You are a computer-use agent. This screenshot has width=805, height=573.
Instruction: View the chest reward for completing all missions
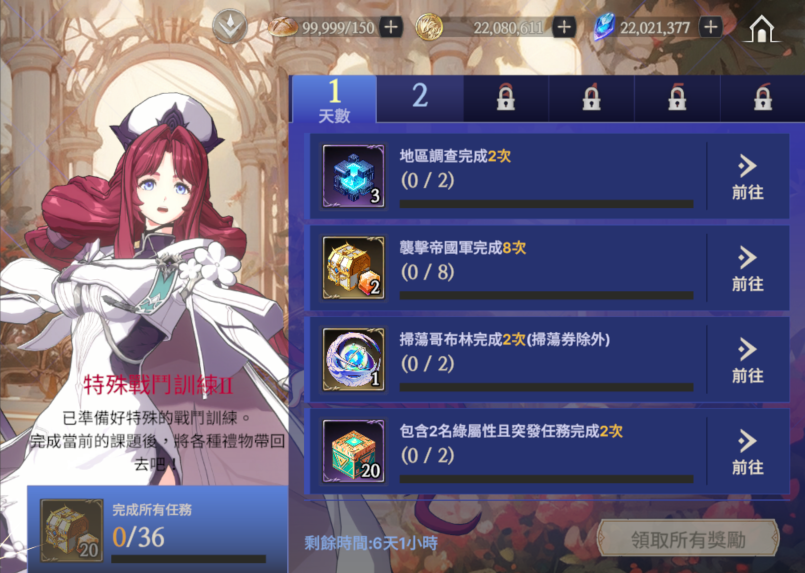71,529
